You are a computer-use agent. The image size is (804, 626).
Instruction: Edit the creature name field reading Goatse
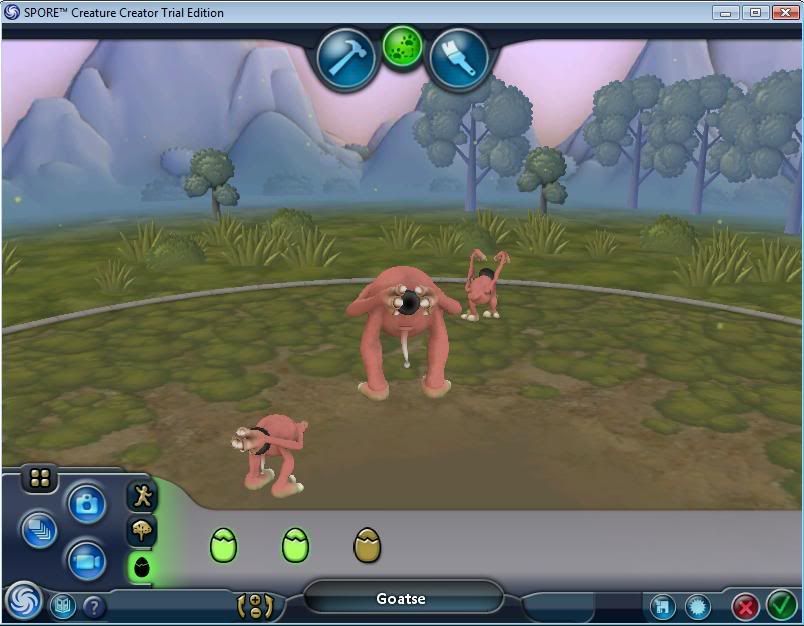[402, 599]
